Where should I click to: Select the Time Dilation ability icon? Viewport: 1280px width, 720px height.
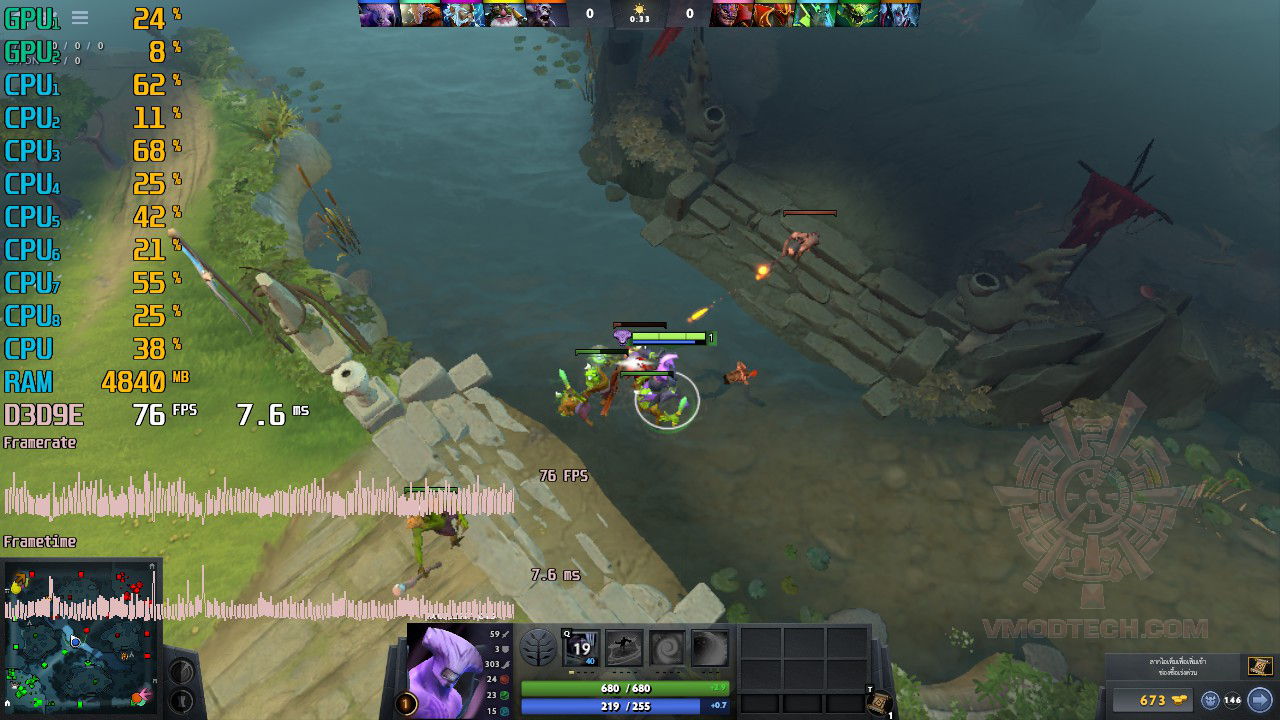(x=624, y=648)
